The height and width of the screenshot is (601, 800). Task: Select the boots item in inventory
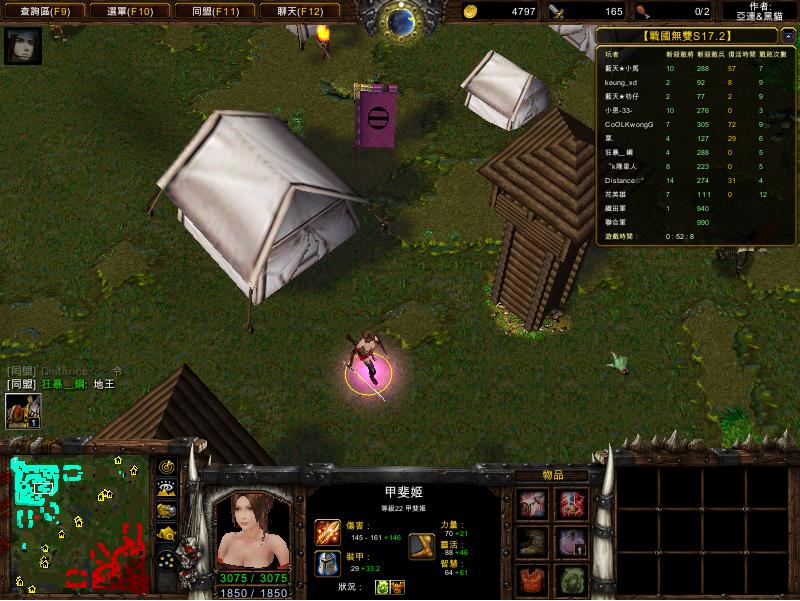click(532, 543)
